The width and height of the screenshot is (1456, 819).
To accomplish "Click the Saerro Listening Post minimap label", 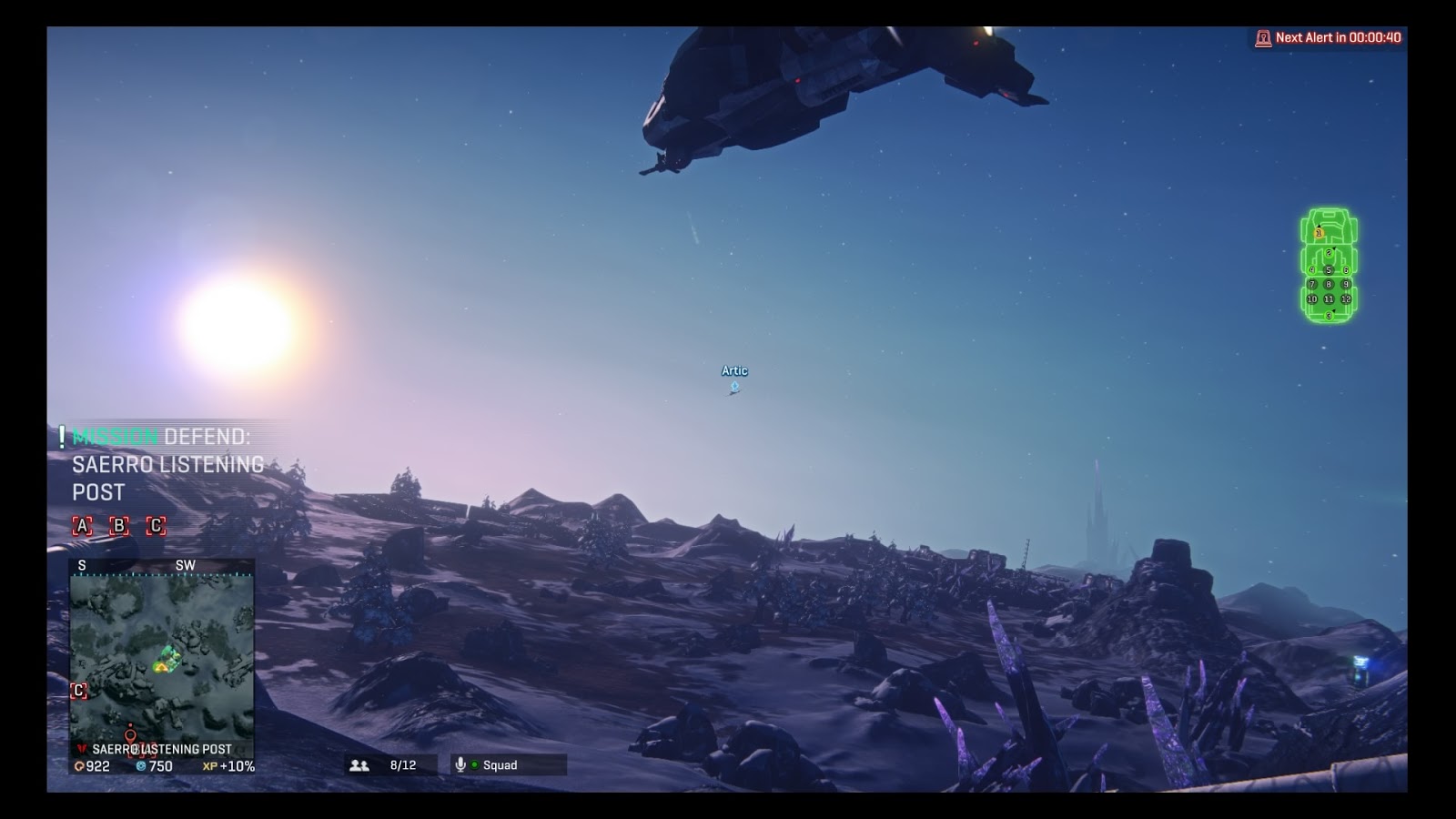I will (161, 749).
